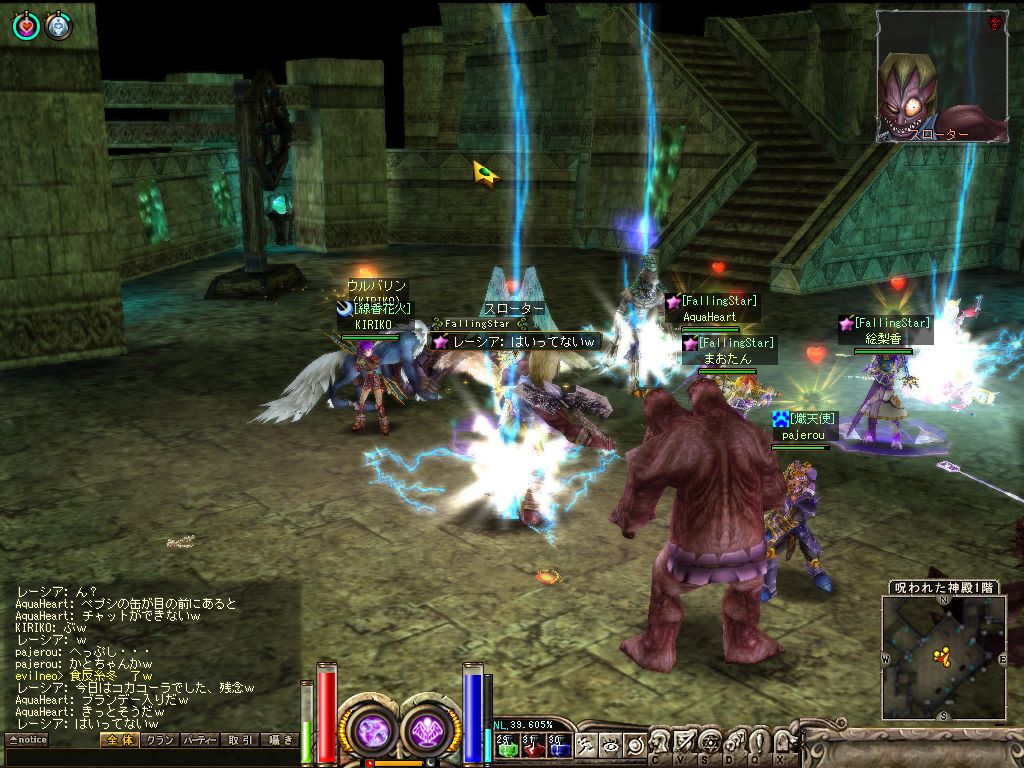This screenshot has height=768, width=1024.
Task: Click the notice button beside chat tabs
Action: [x=27, y=740]
